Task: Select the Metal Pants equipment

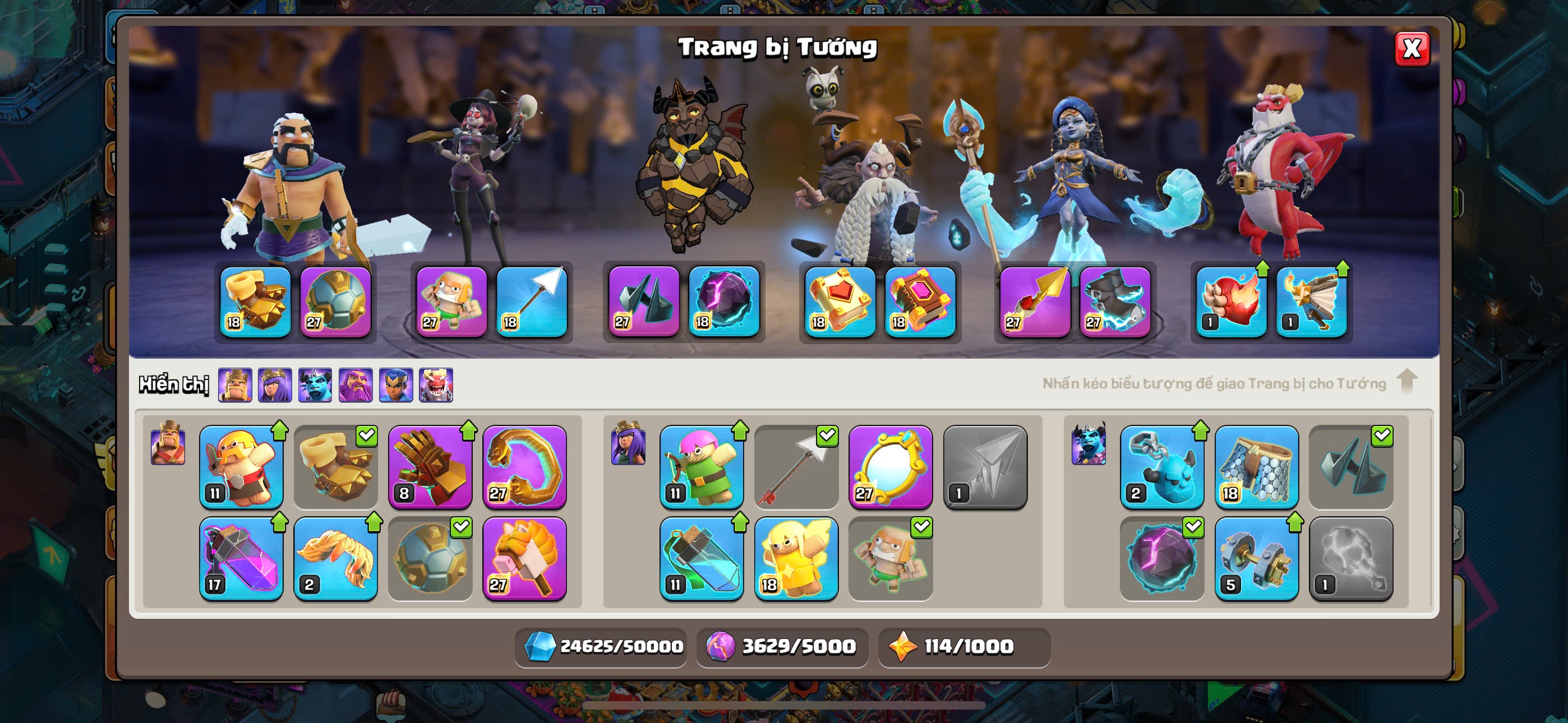Action: click(x=1256, y=467)
